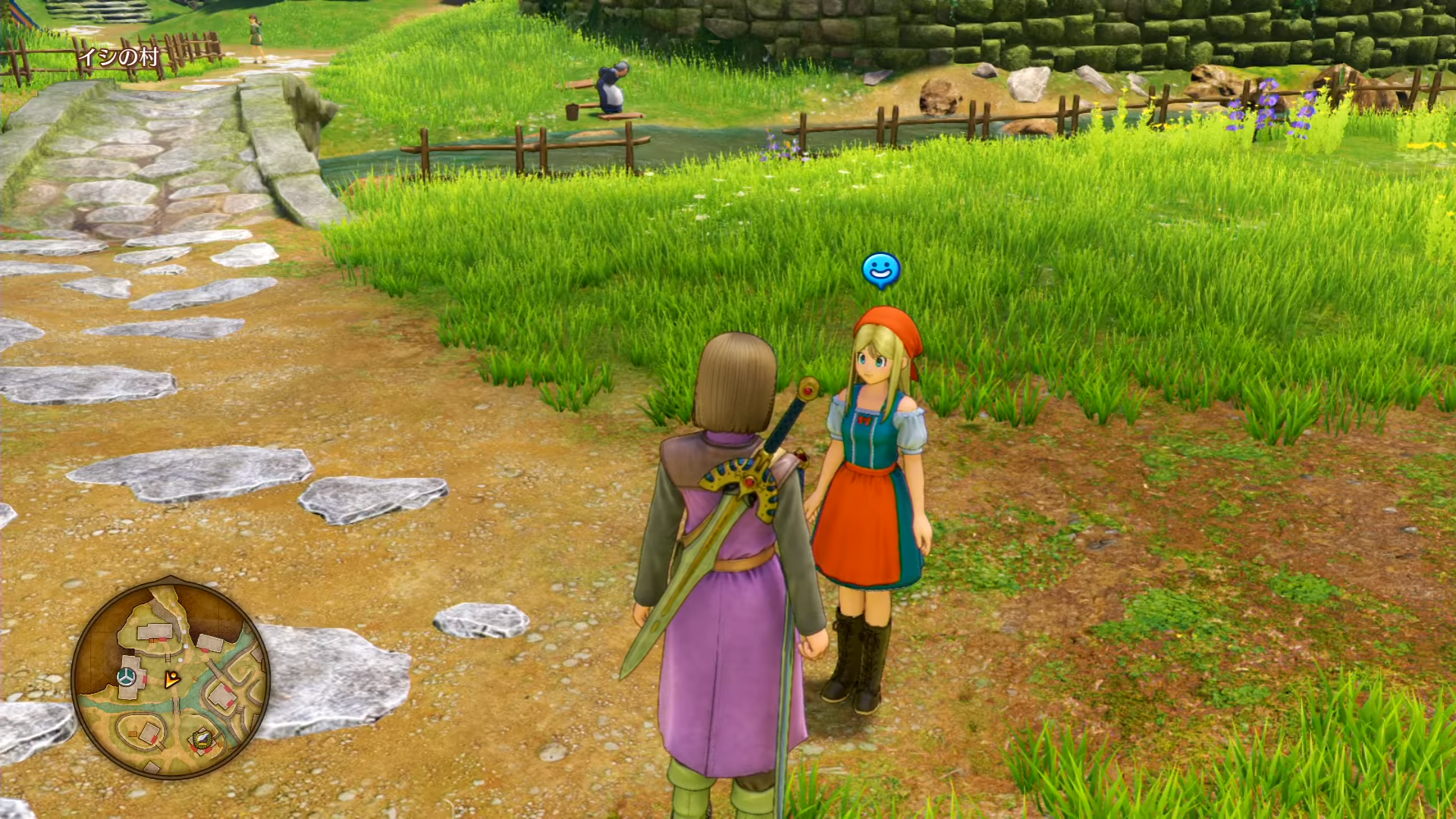
Task: Click the blue smiley speech bubble icon
Action: [x=881, y=270]
